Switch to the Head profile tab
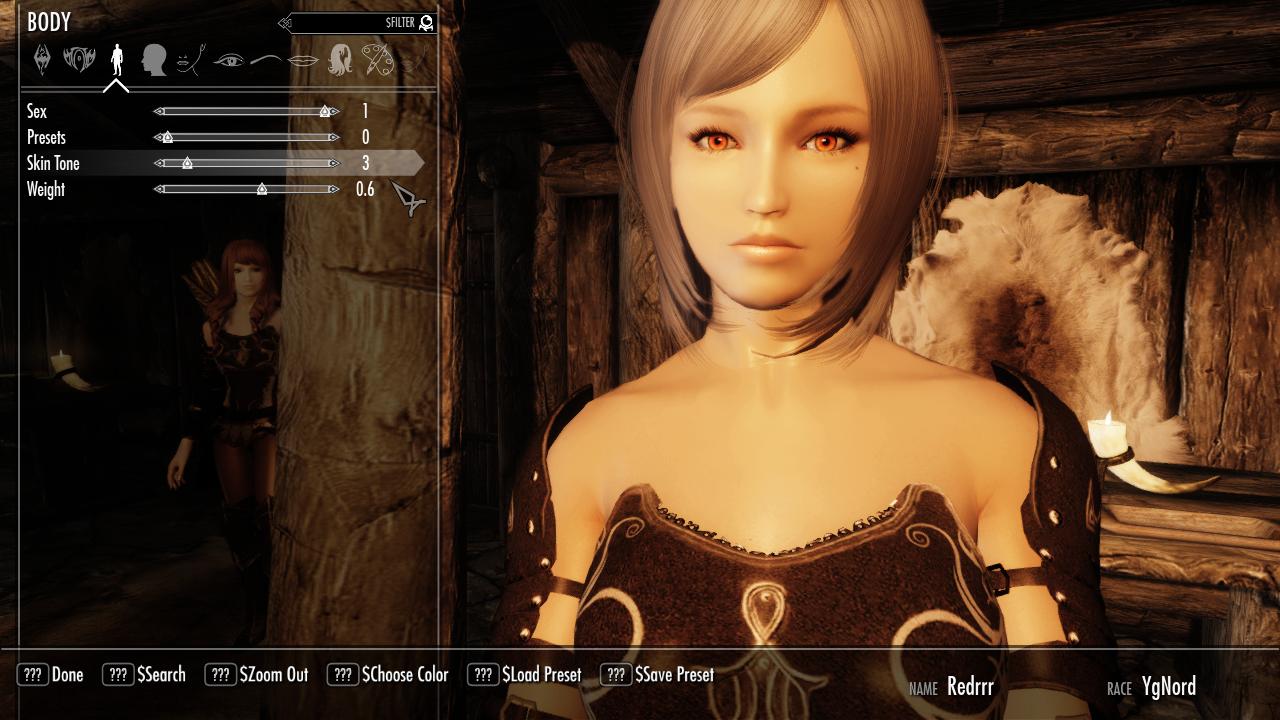Screen dimensions: 1280x720 coord(153,60)
